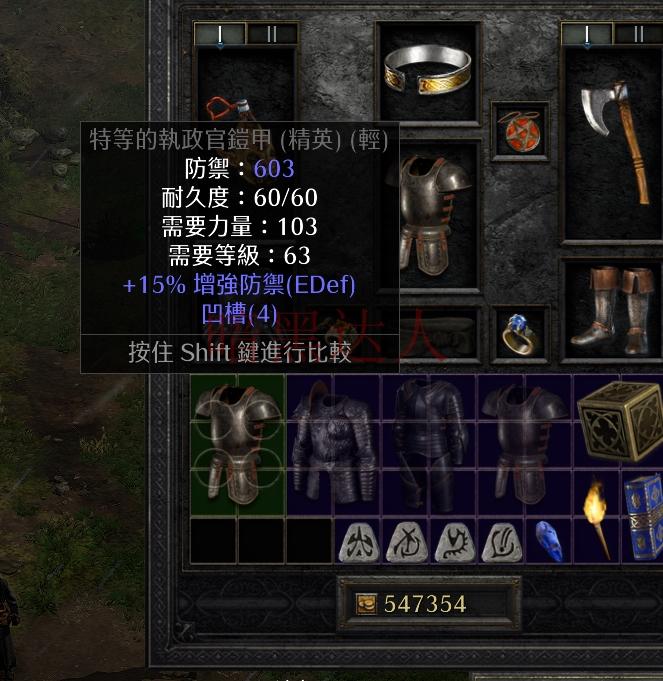Pick up the equipped boots

click(612, 308)
